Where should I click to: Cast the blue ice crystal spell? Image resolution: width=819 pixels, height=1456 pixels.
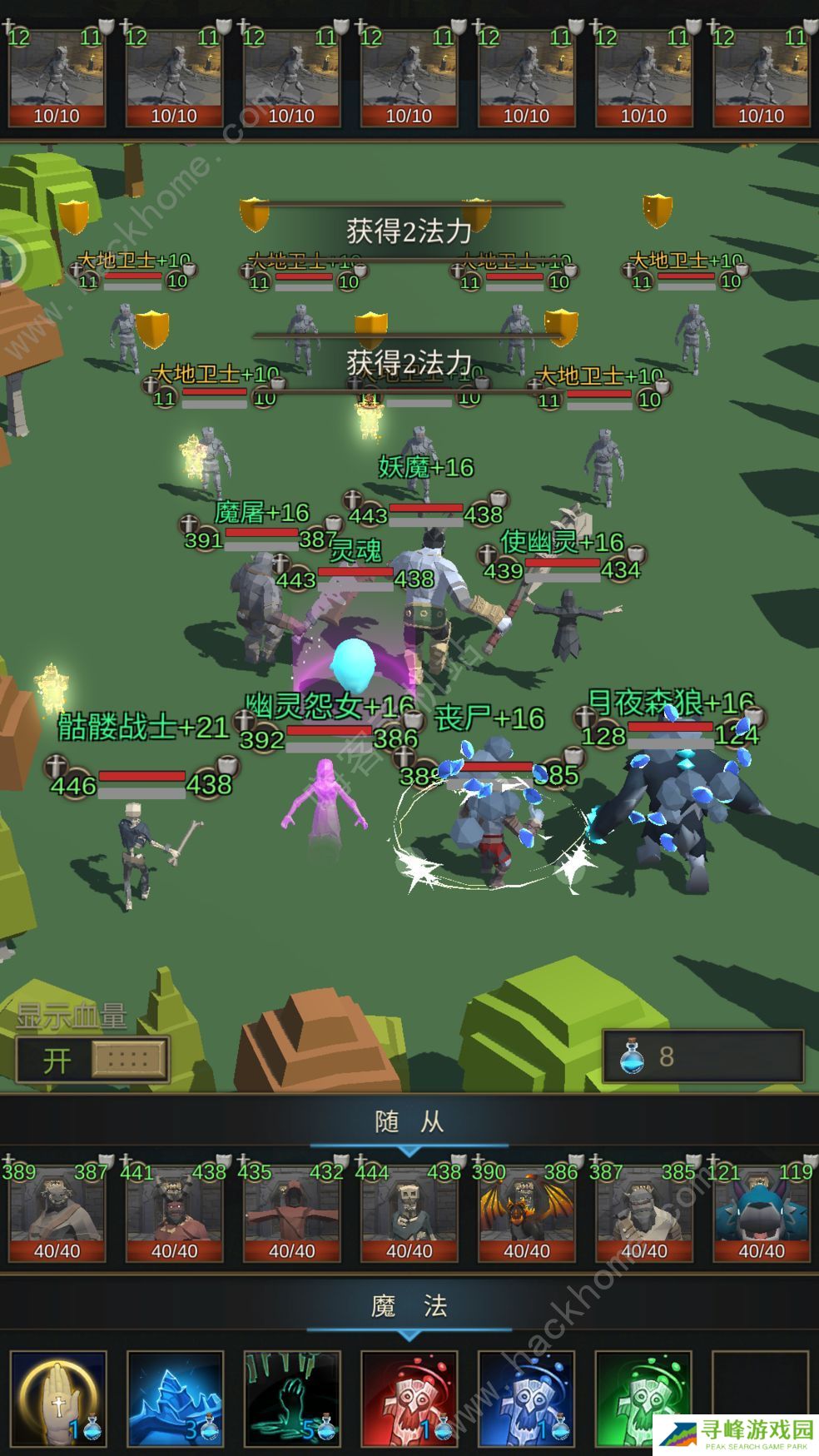175,1398
